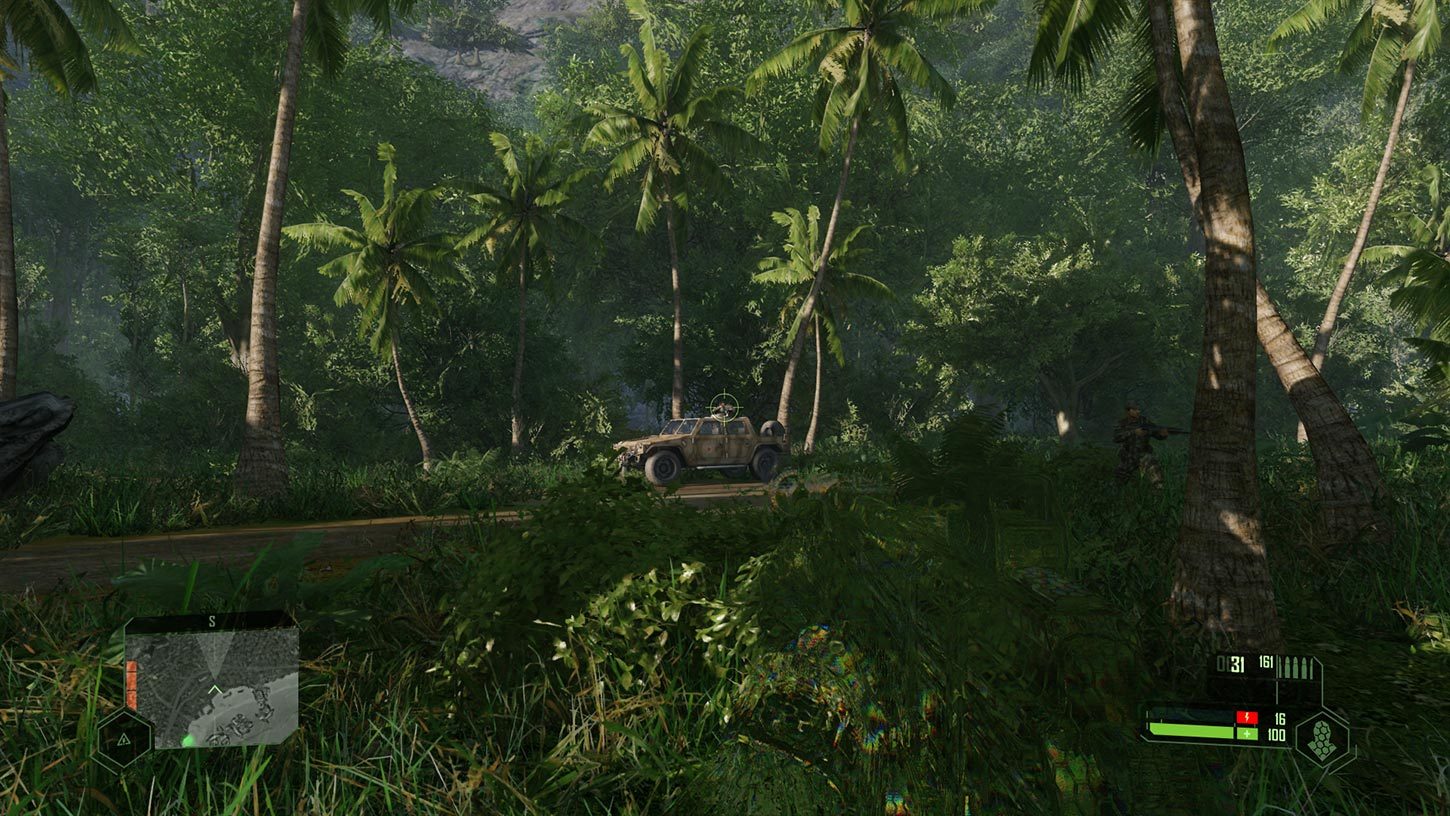Click the ammo count reading 31

coord(1237,666)
